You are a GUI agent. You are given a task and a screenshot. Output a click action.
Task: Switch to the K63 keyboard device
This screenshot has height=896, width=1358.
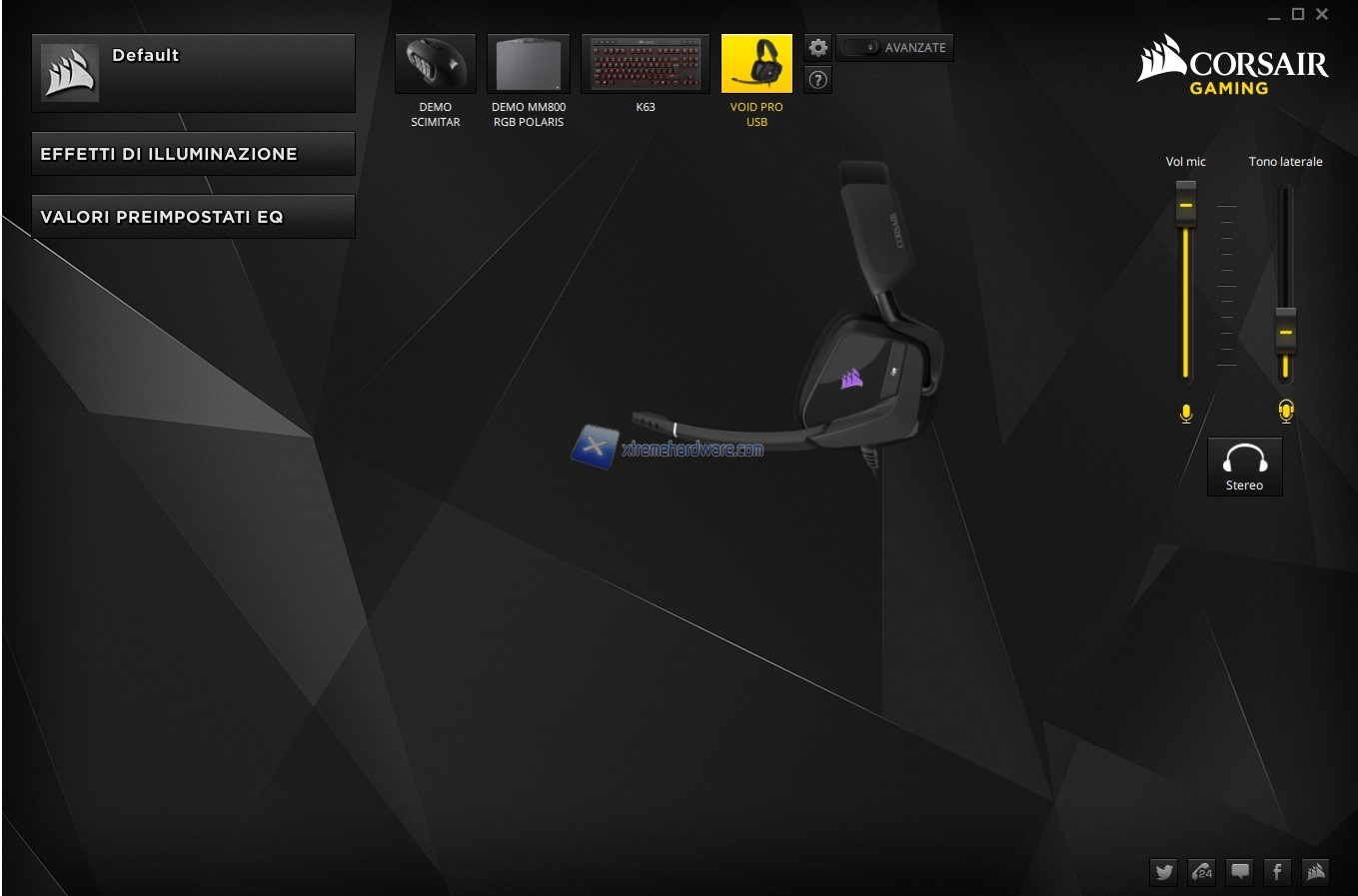click(x=646, y=64)
